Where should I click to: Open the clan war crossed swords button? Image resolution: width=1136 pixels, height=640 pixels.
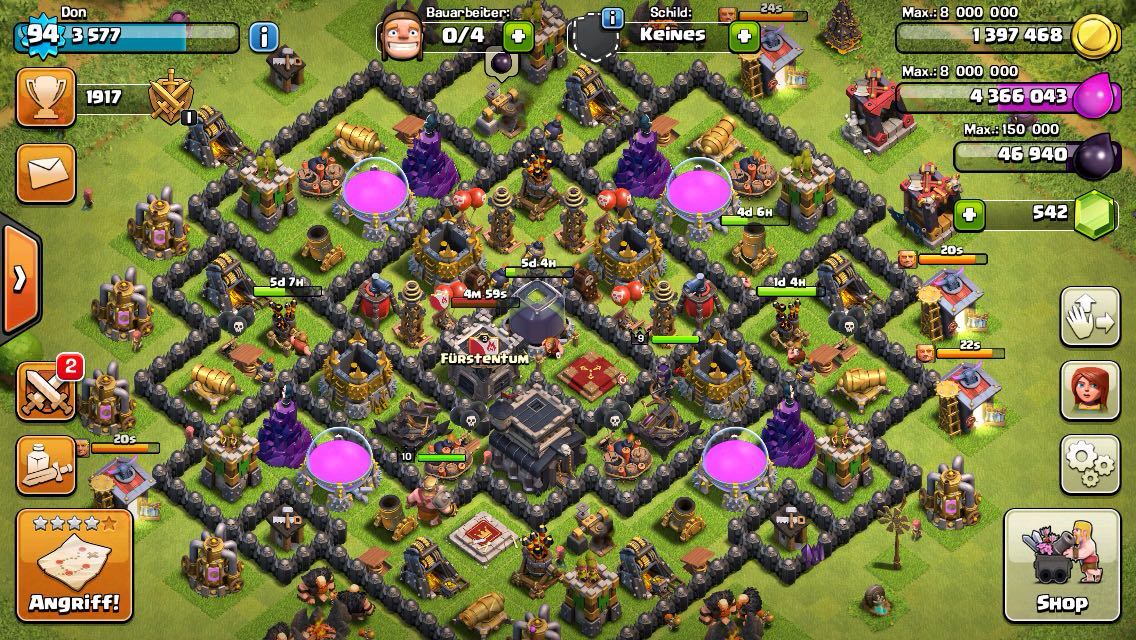[46, 391]
